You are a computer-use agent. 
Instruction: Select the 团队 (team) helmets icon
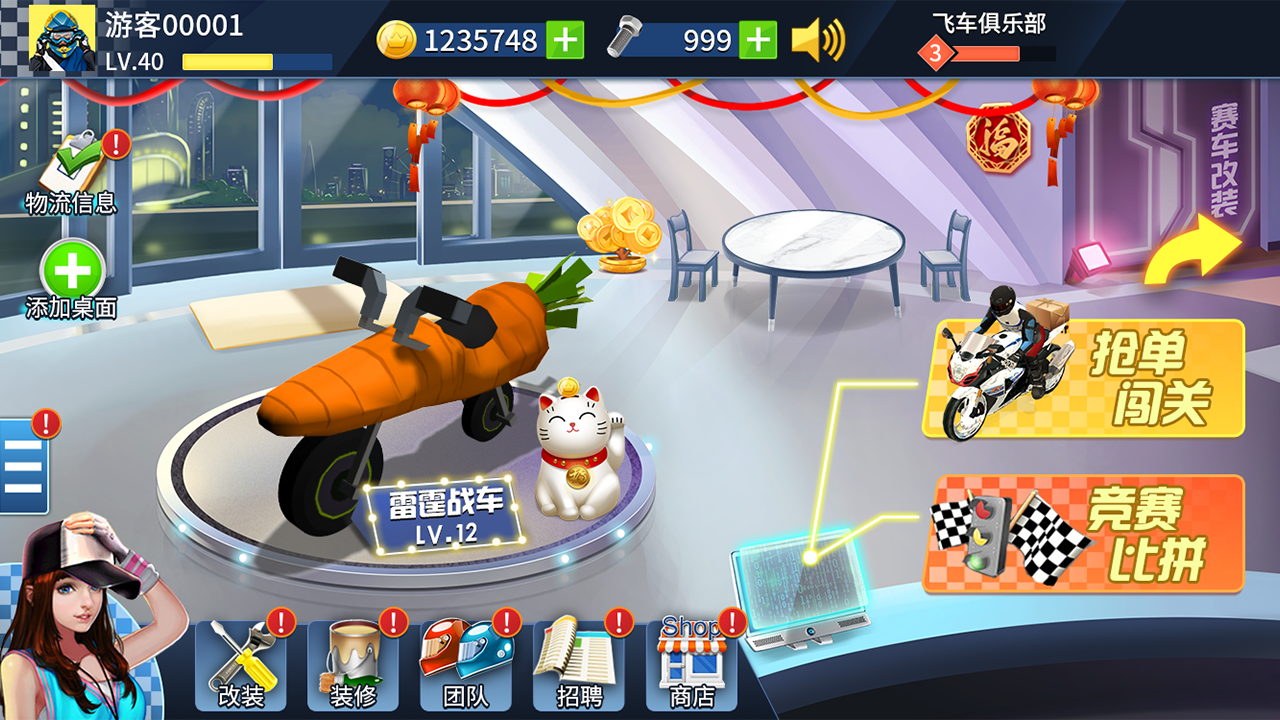tap(464, 663)
